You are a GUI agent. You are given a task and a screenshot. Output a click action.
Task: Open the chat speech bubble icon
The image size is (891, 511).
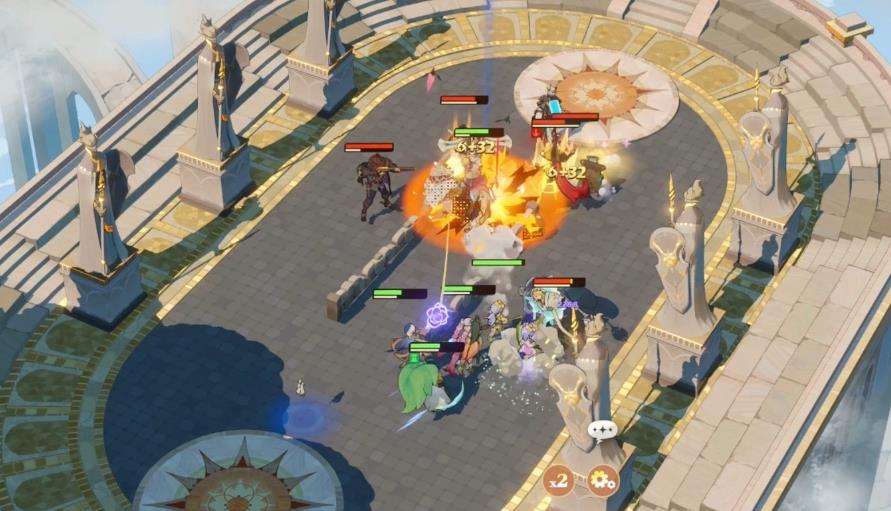(x=603, y=431)
